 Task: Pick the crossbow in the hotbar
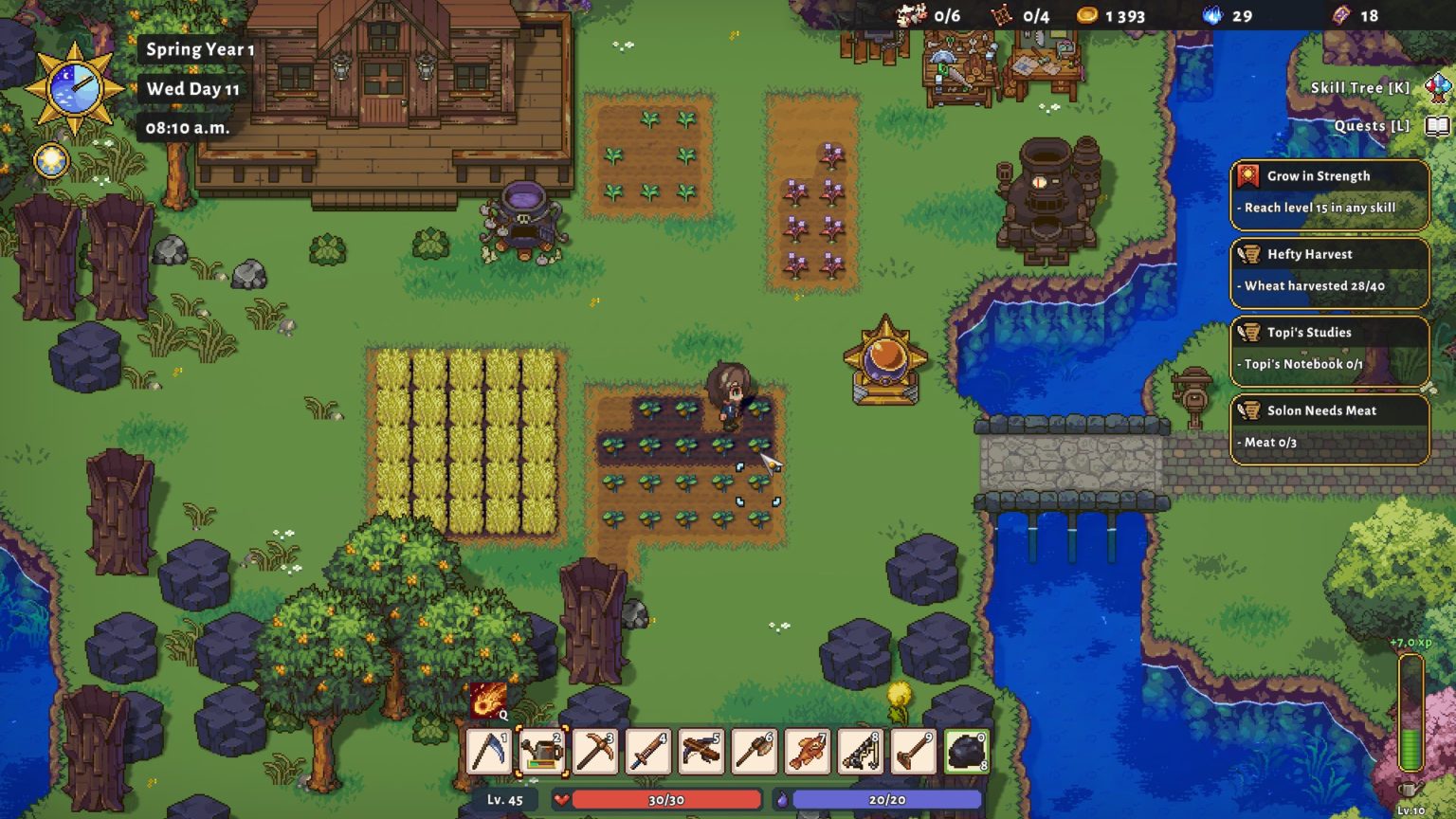coord(701,752)
